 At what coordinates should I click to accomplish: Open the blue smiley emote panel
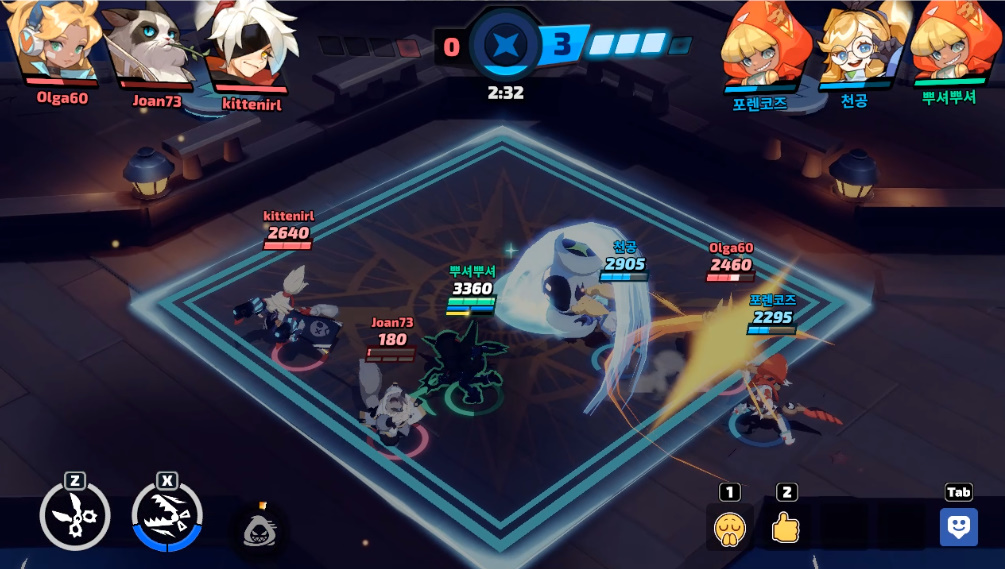[x=958, y=527]
